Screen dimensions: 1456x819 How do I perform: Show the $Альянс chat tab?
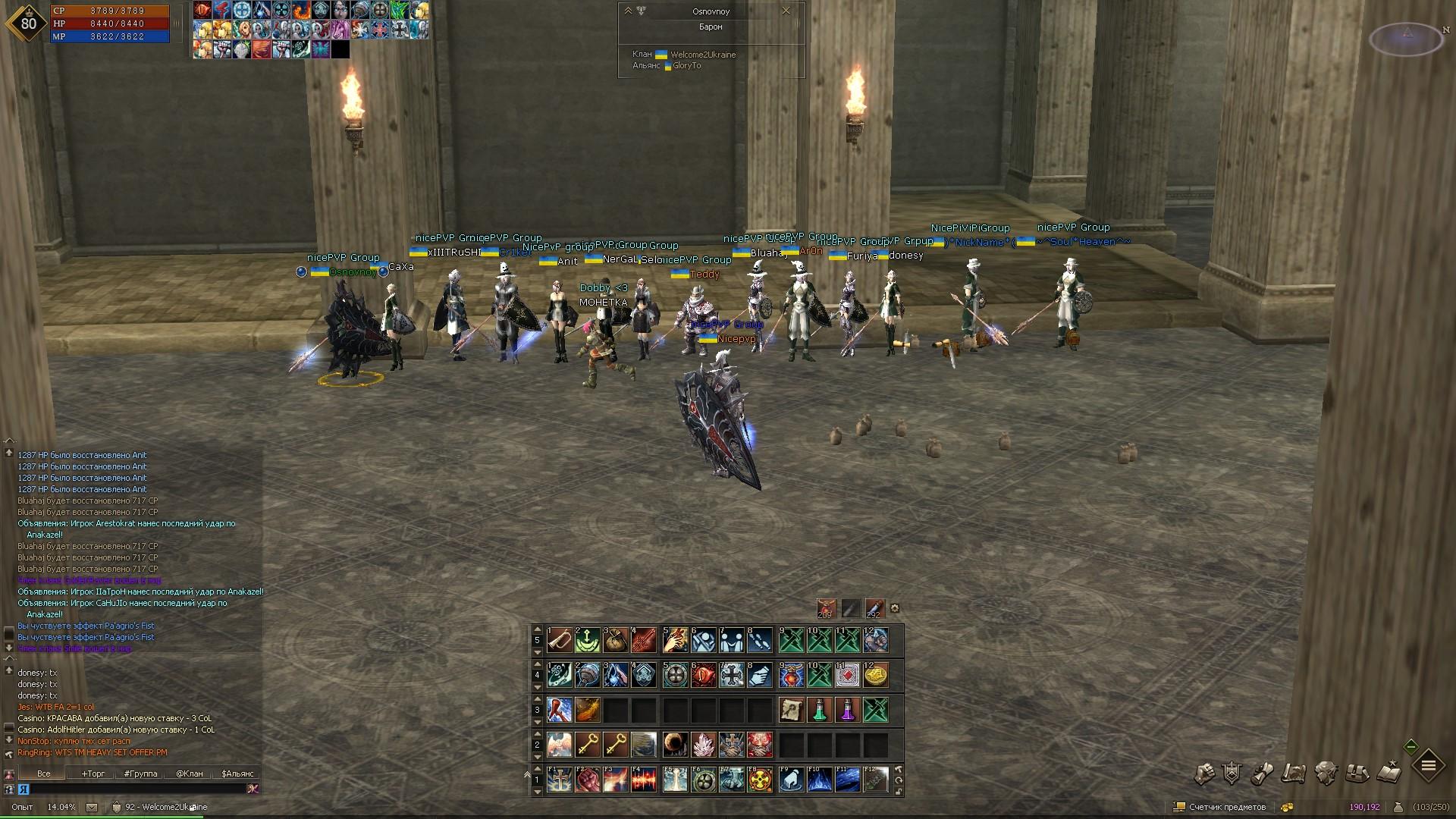tap(237, 773)
